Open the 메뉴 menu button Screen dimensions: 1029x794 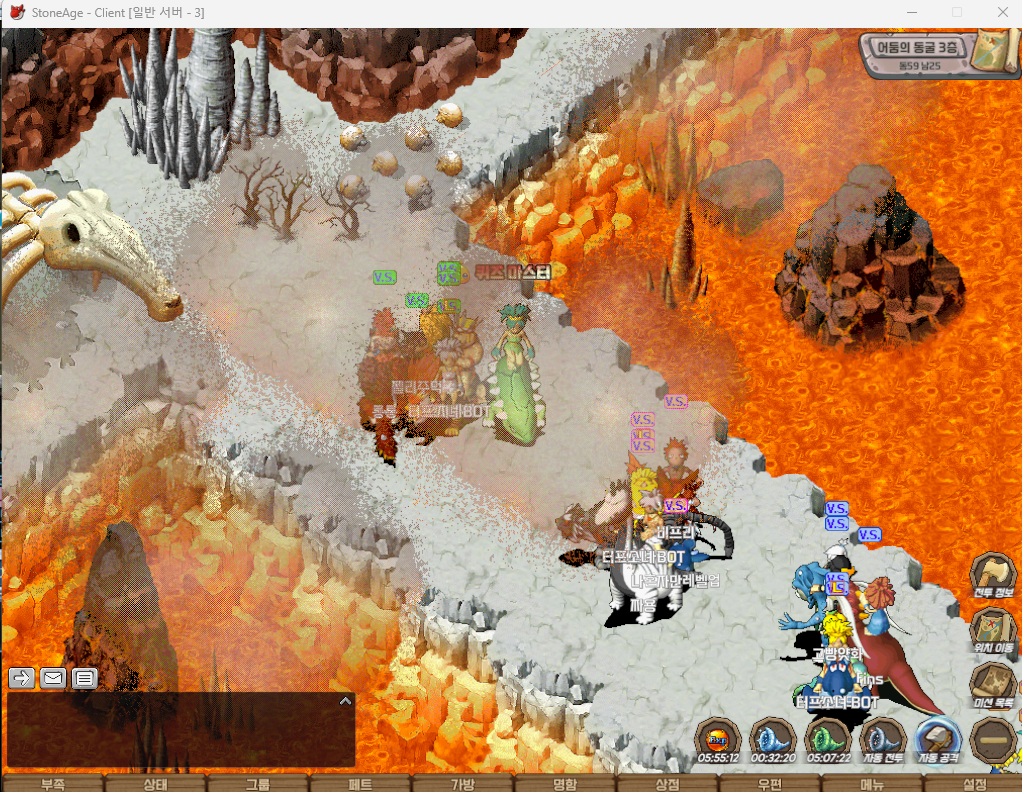tap(872, 785)
